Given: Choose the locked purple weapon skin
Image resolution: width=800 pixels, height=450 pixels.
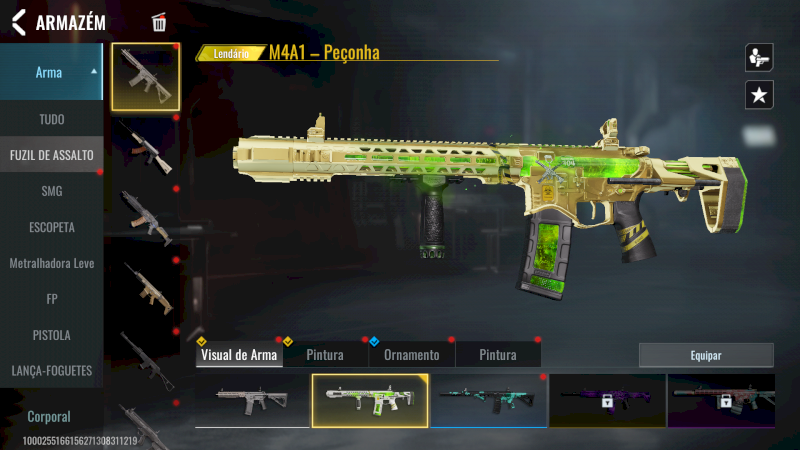Looking at the screenshot, I should coord(607,400).
